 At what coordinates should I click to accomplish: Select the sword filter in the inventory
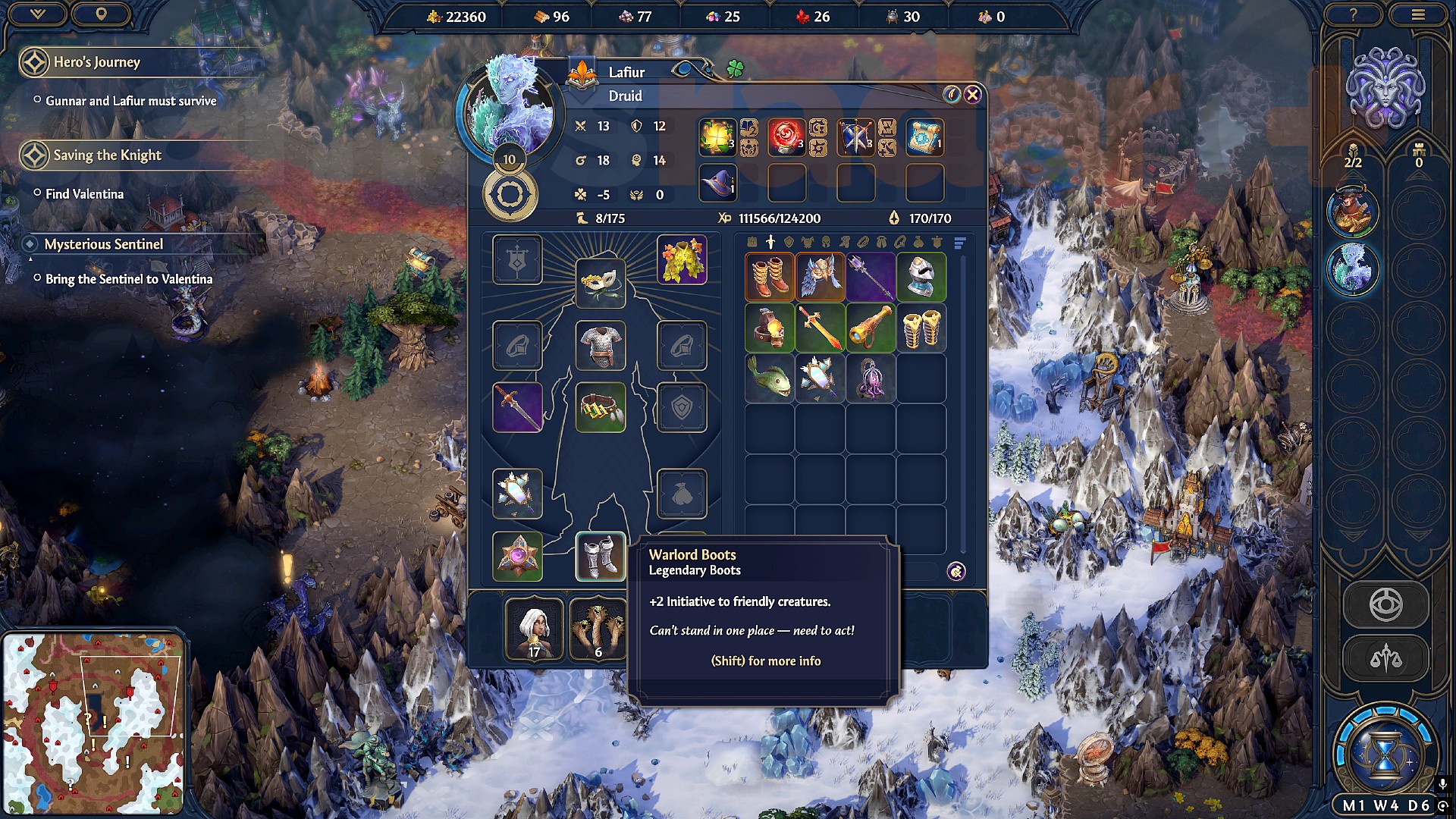770,243
